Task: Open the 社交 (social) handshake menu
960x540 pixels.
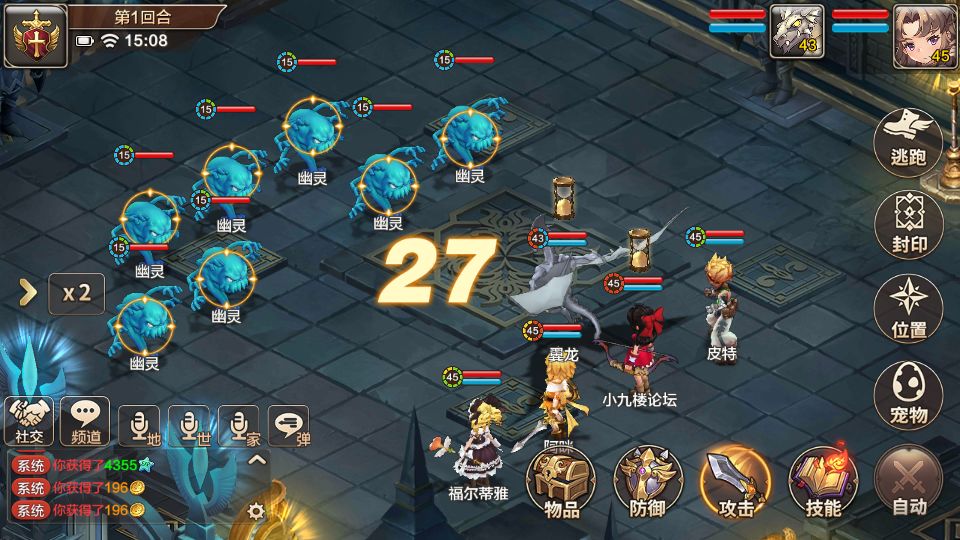Action: 29,420
